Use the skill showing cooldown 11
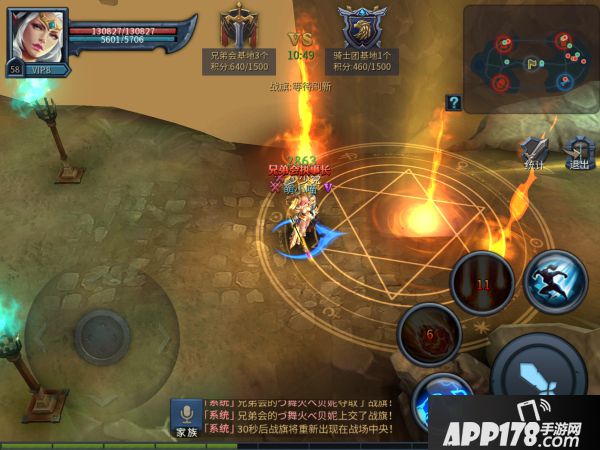Image resolution: width=600 pixels, height=450 pixels. (x=482, y=284)
